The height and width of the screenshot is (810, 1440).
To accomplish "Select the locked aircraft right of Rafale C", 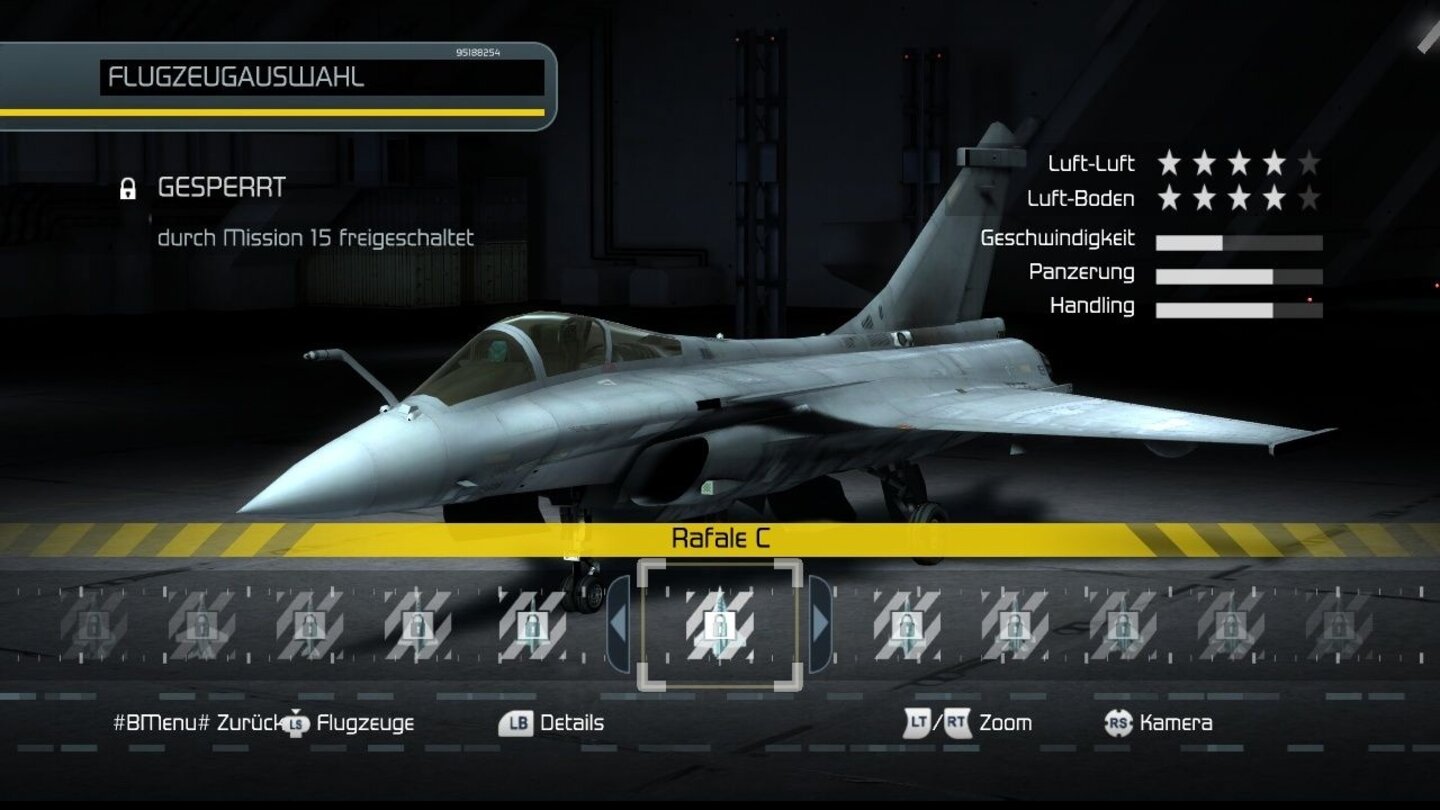I will pos(906,622).
